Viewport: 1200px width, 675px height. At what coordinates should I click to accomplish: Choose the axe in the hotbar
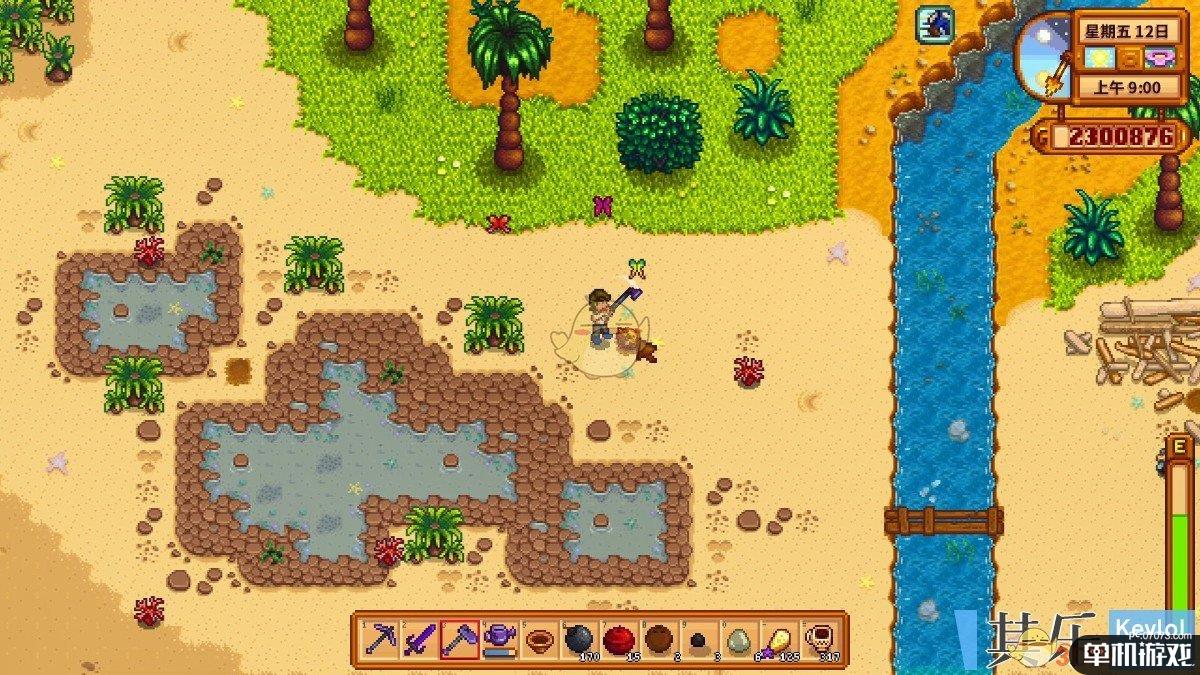459,639
